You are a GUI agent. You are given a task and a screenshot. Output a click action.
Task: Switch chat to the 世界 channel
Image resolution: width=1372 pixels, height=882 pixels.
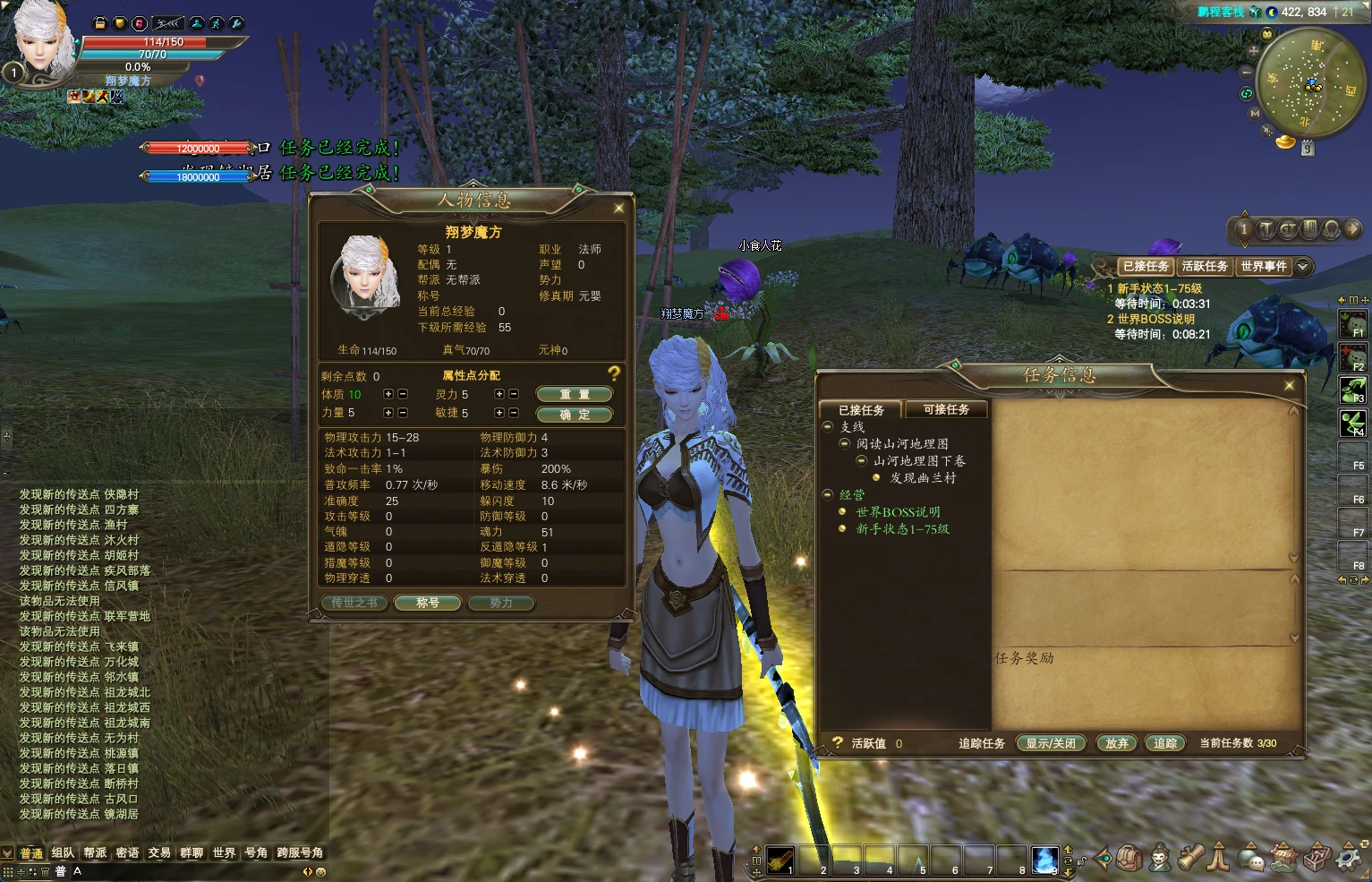click(x=224, y=852)
